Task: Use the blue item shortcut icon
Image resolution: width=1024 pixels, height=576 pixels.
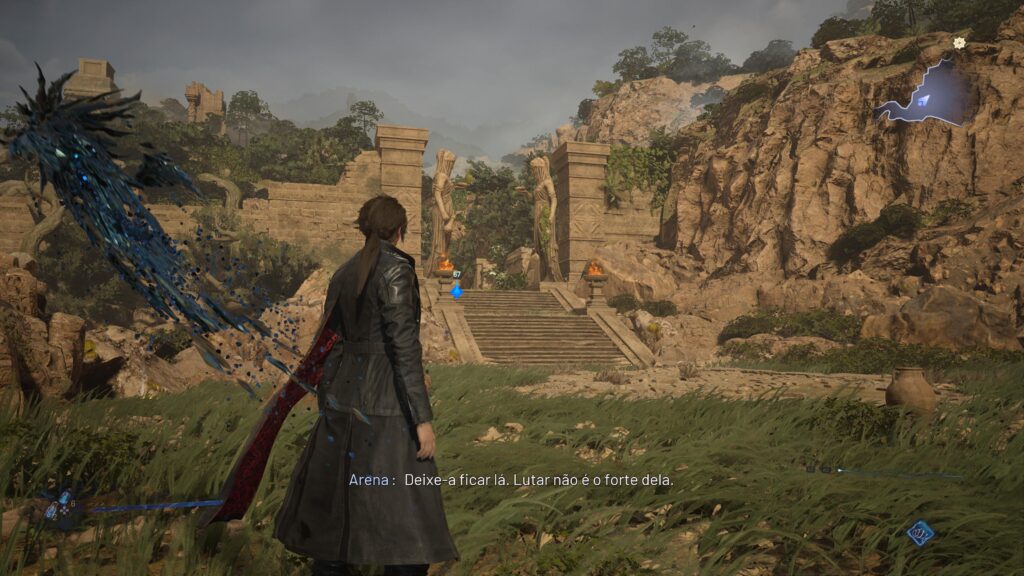Action: click(x=59, y=506)
